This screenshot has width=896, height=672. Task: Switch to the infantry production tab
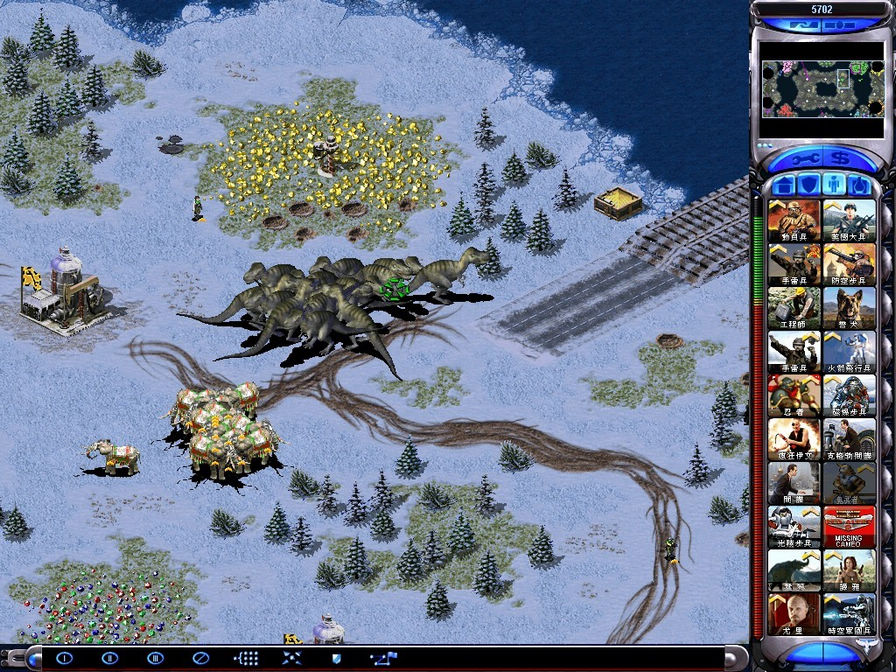point(834,185)
